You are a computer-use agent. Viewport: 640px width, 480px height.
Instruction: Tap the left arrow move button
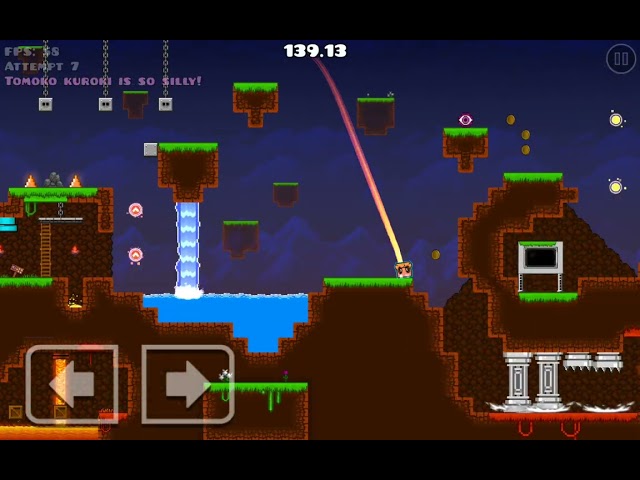tap(72, 384)
